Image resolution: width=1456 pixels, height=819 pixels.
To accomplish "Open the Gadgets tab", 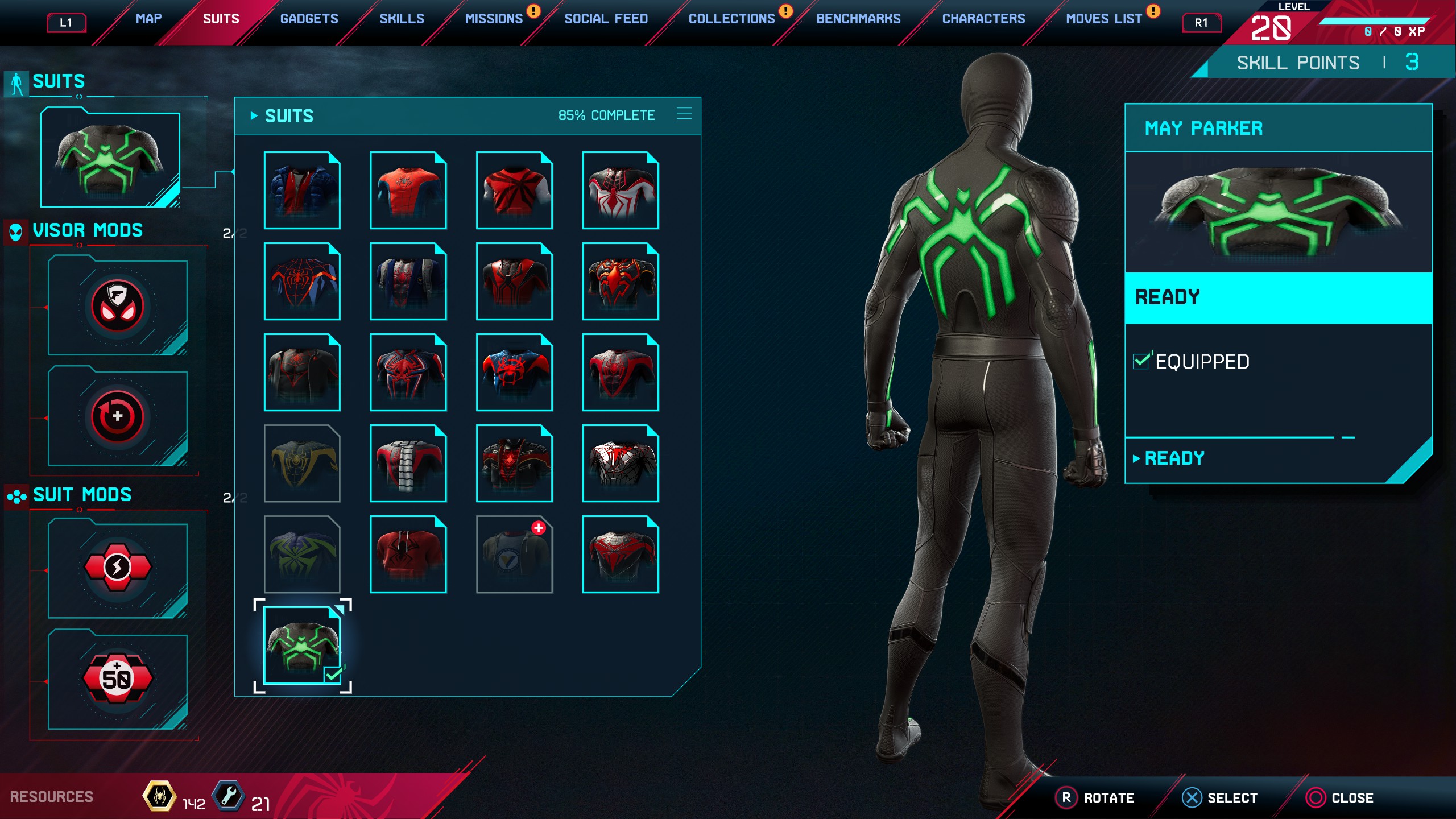I will tap(309, 19).
